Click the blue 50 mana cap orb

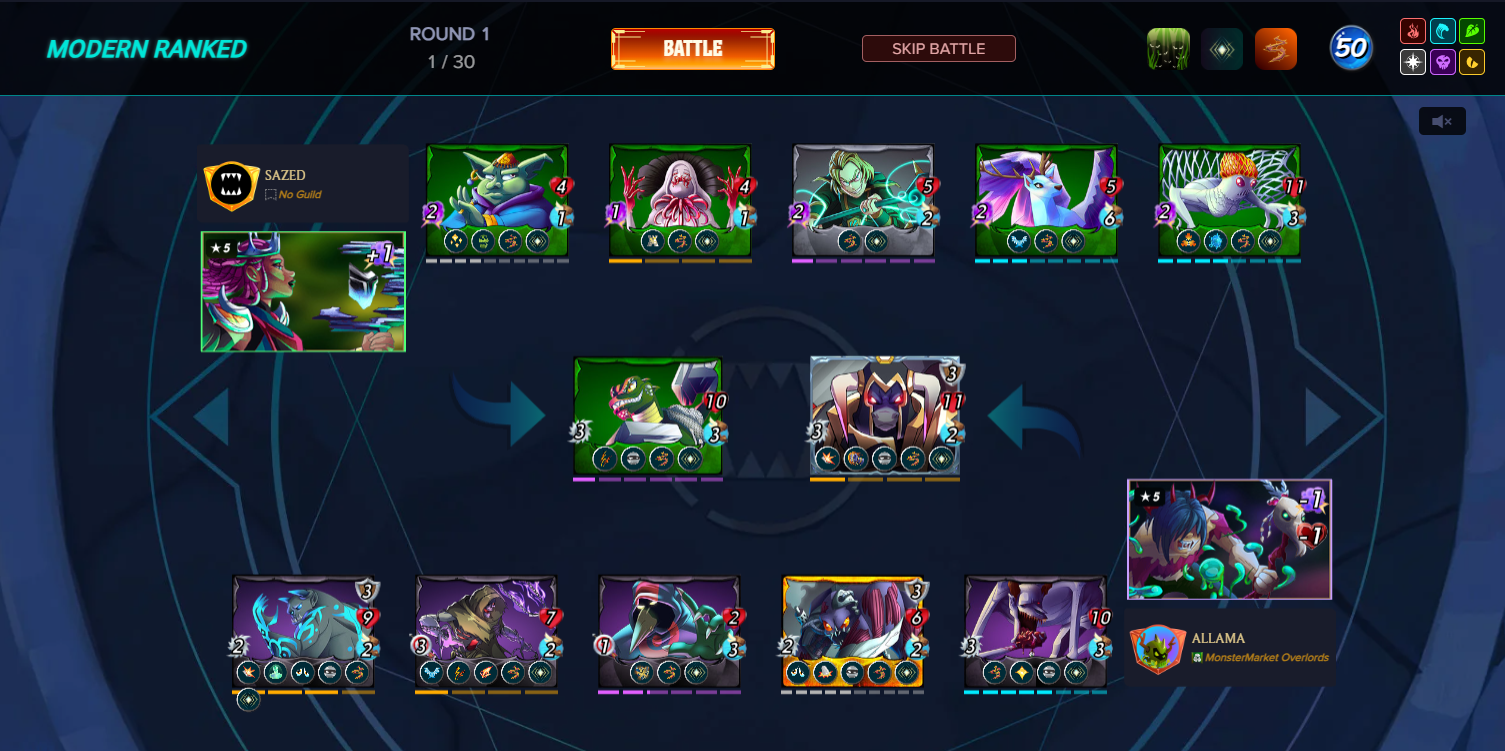point(1351,46)
